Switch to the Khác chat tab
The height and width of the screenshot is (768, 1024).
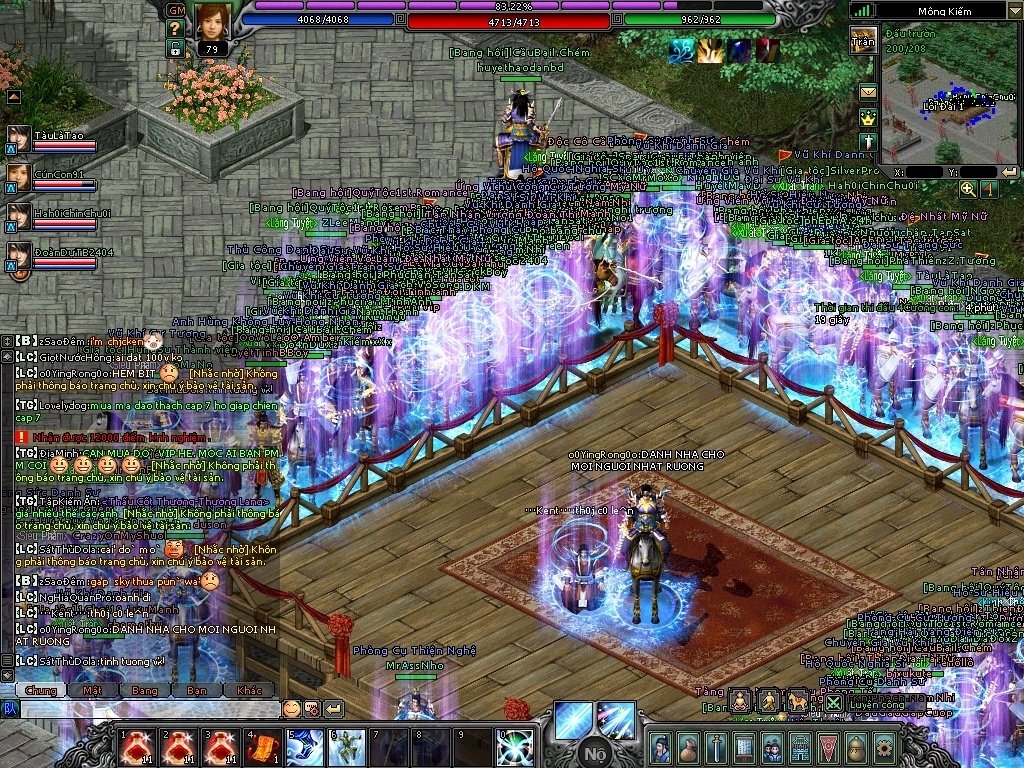pyautogui.click(x=249, y=690)
